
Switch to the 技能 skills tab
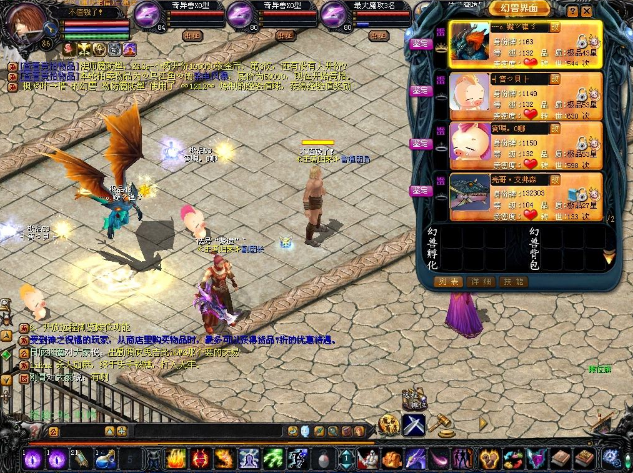point(511,282)
